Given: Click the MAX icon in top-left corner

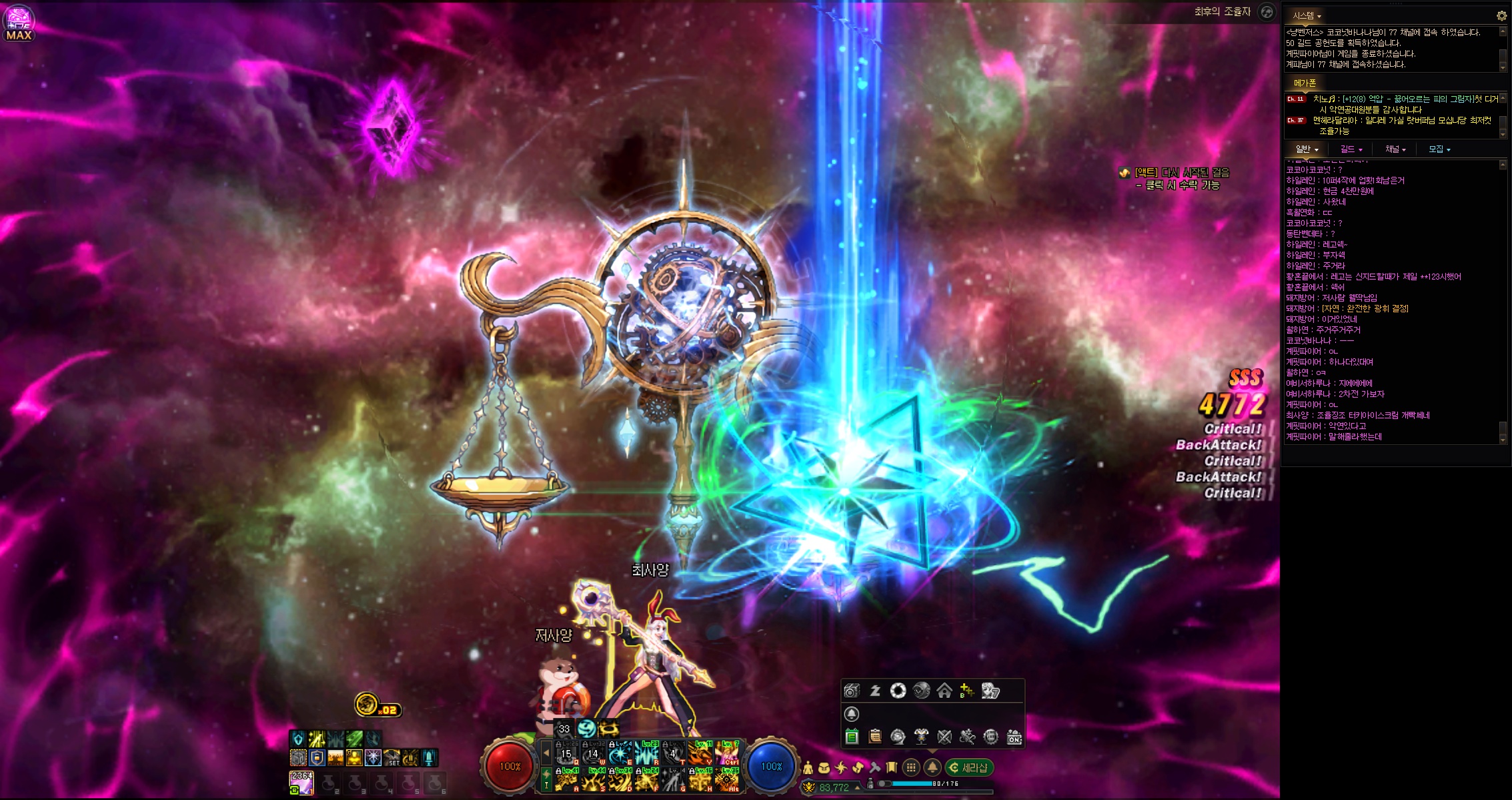Looking at the screenshot, I should coord(19,23).
